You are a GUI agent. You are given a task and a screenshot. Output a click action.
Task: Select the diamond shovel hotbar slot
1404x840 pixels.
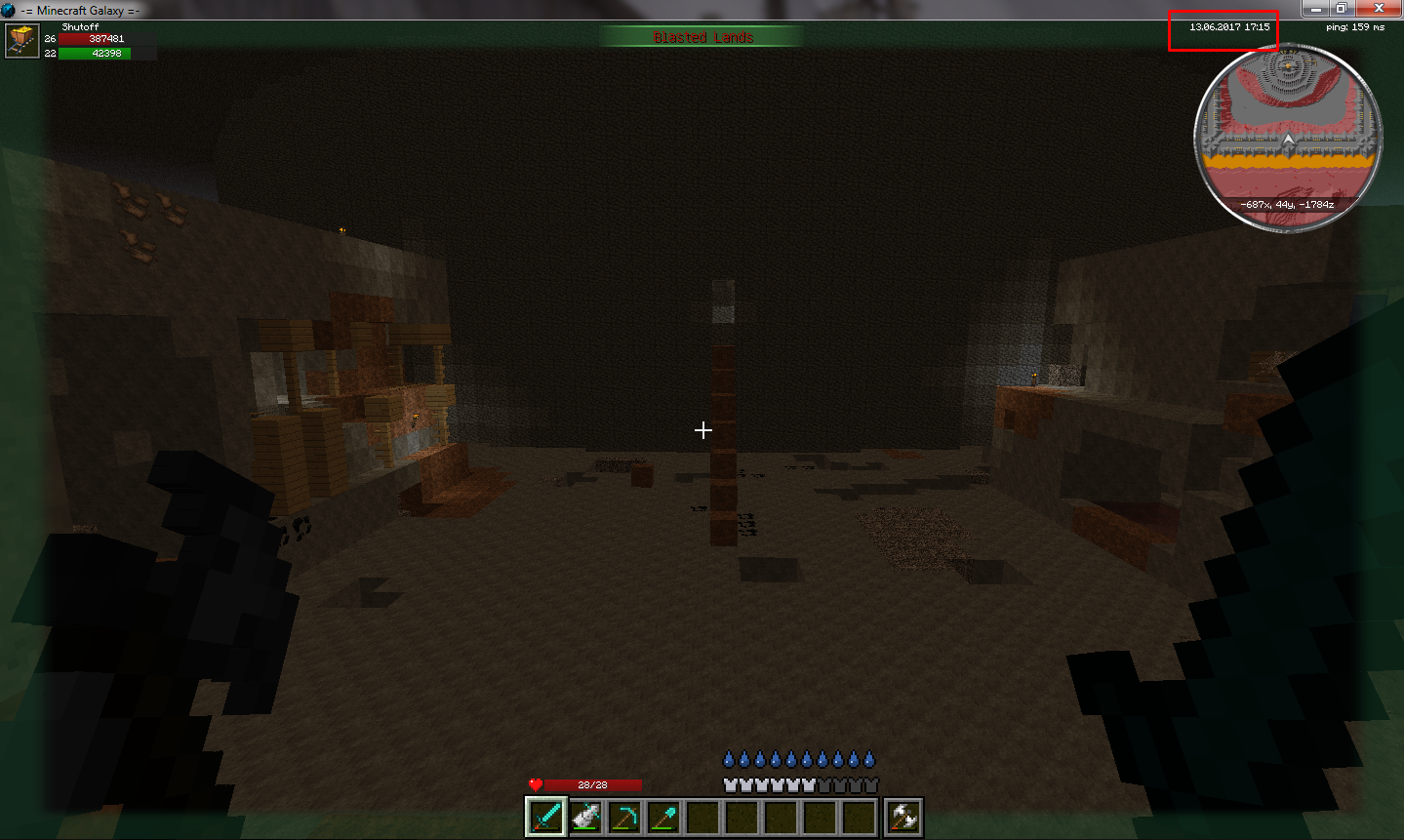(x=663, y=817)
